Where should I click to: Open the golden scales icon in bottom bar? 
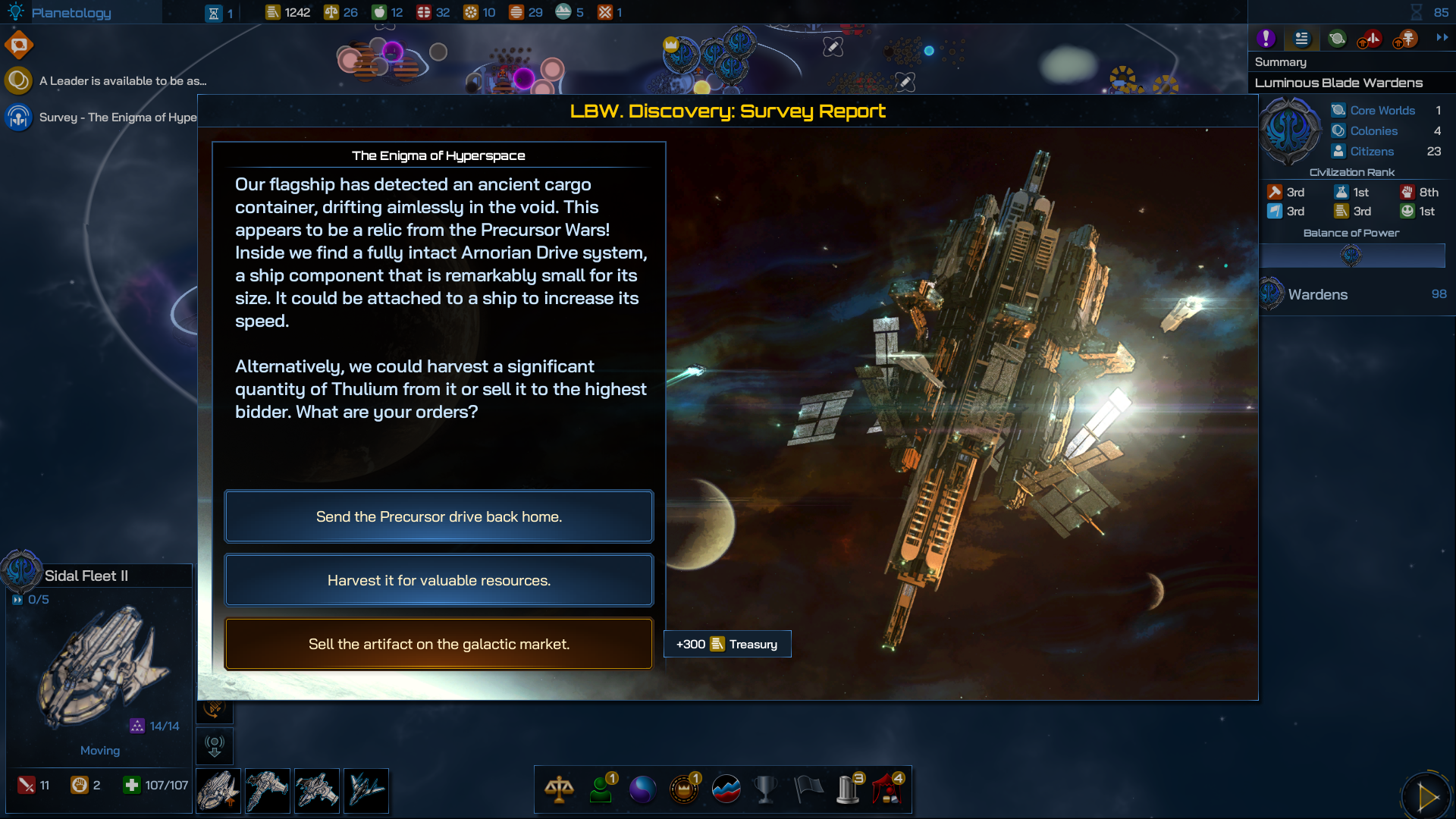559,789
